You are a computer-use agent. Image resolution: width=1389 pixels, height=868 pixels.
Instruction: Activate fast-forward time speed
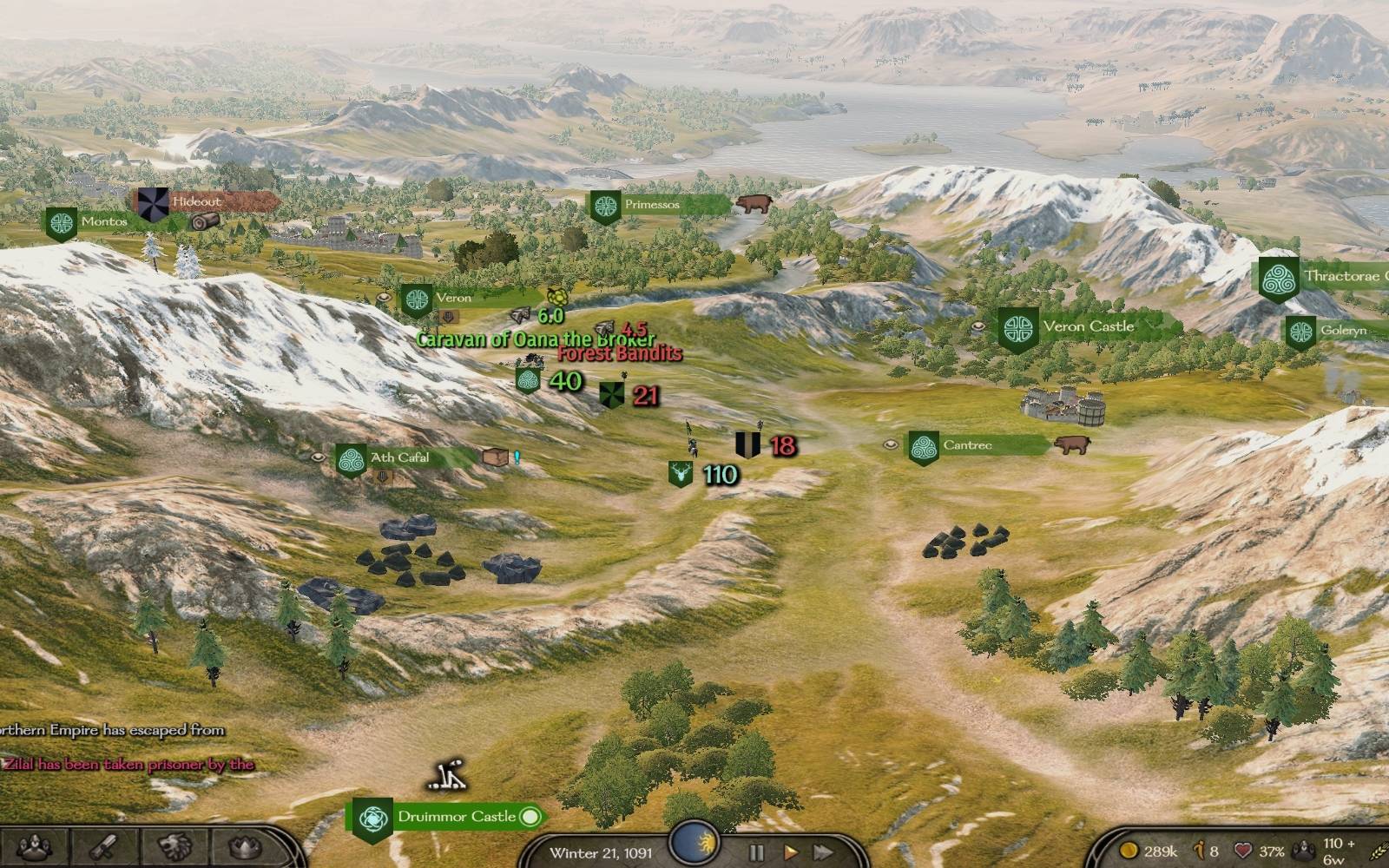click(x=821, y=852)
